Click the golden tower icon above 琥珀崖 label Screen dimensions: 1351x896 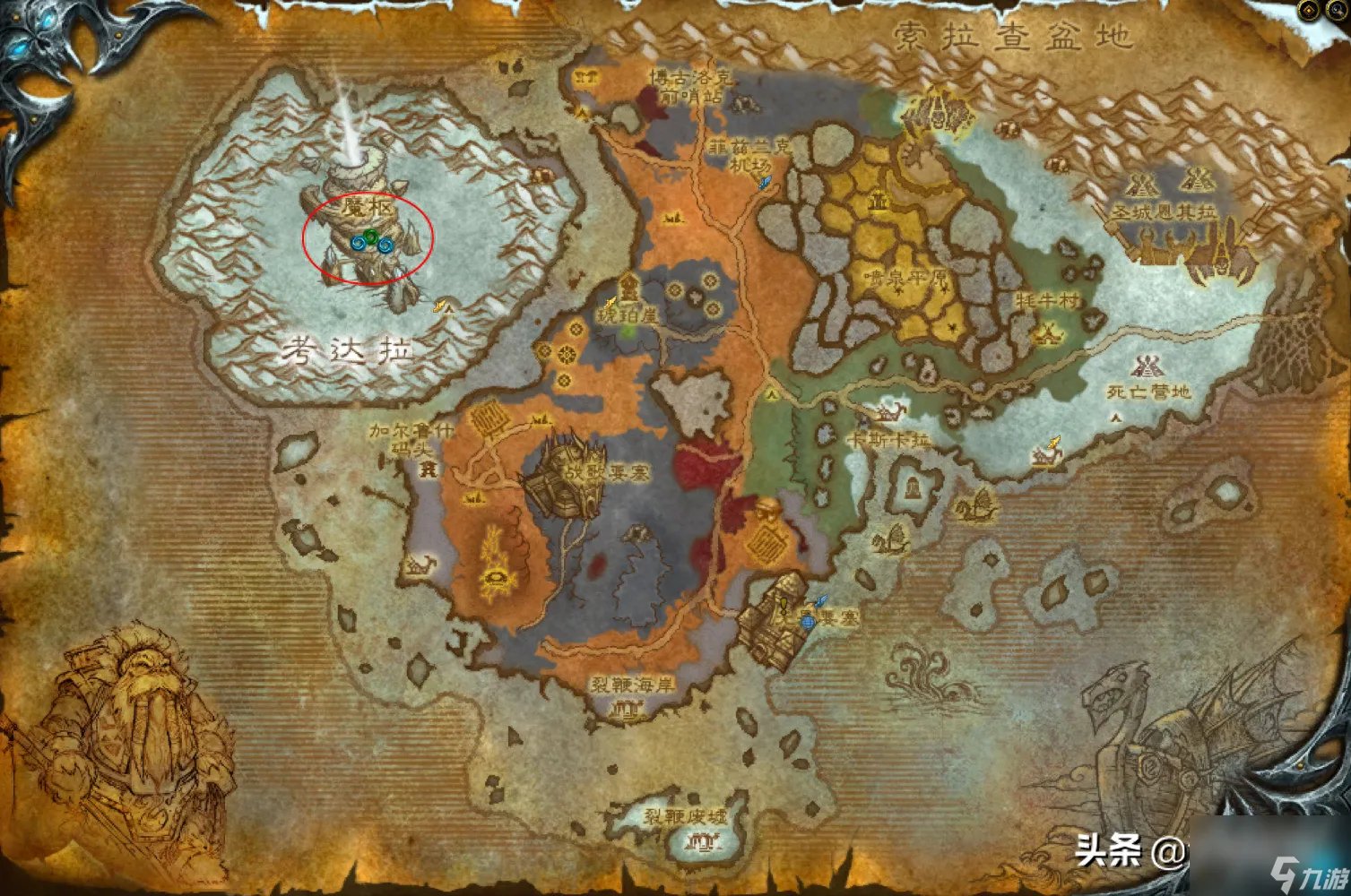coord(628,289)
